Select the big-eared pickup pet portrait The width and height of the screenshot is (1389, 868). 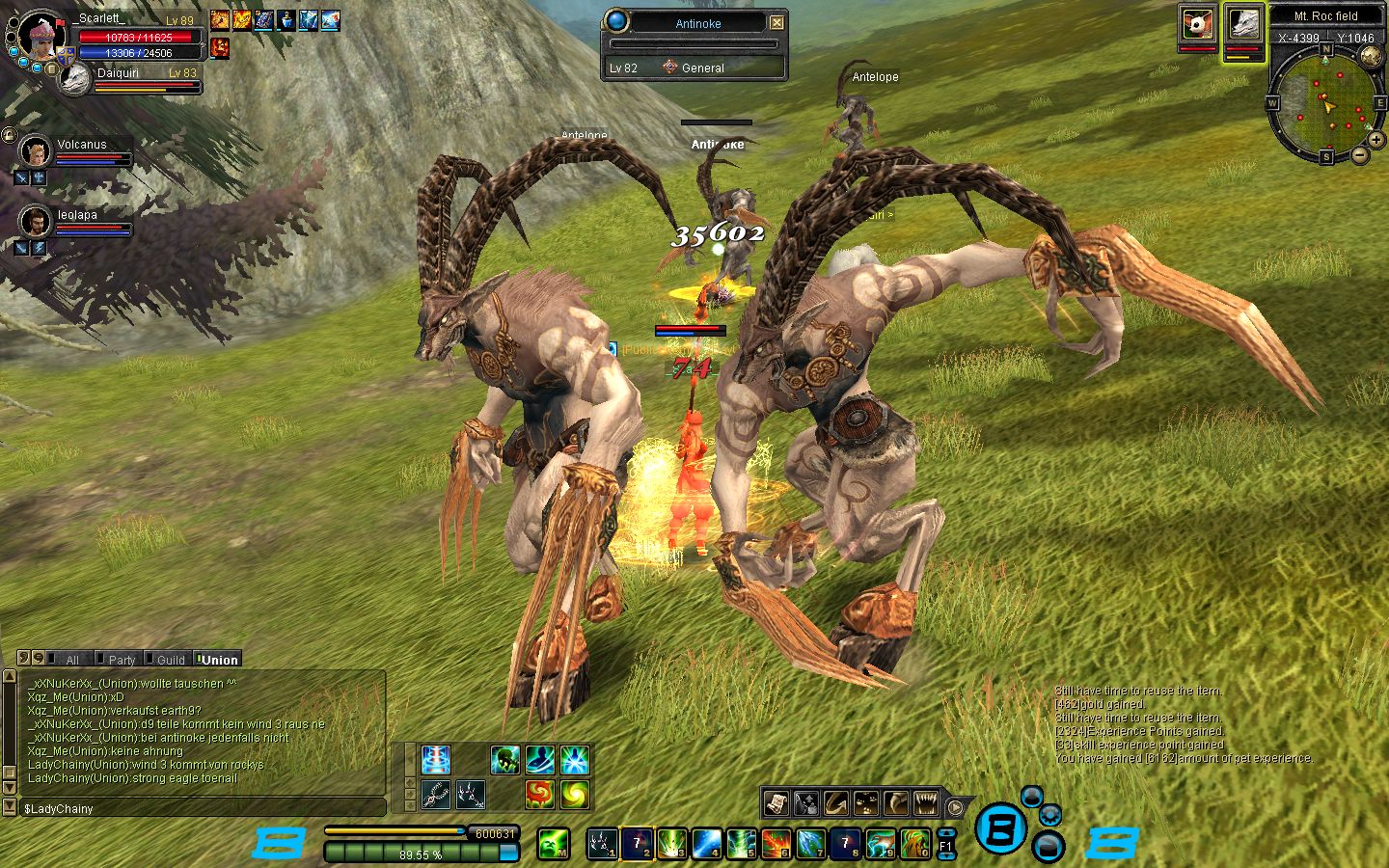coord(1197,24)
